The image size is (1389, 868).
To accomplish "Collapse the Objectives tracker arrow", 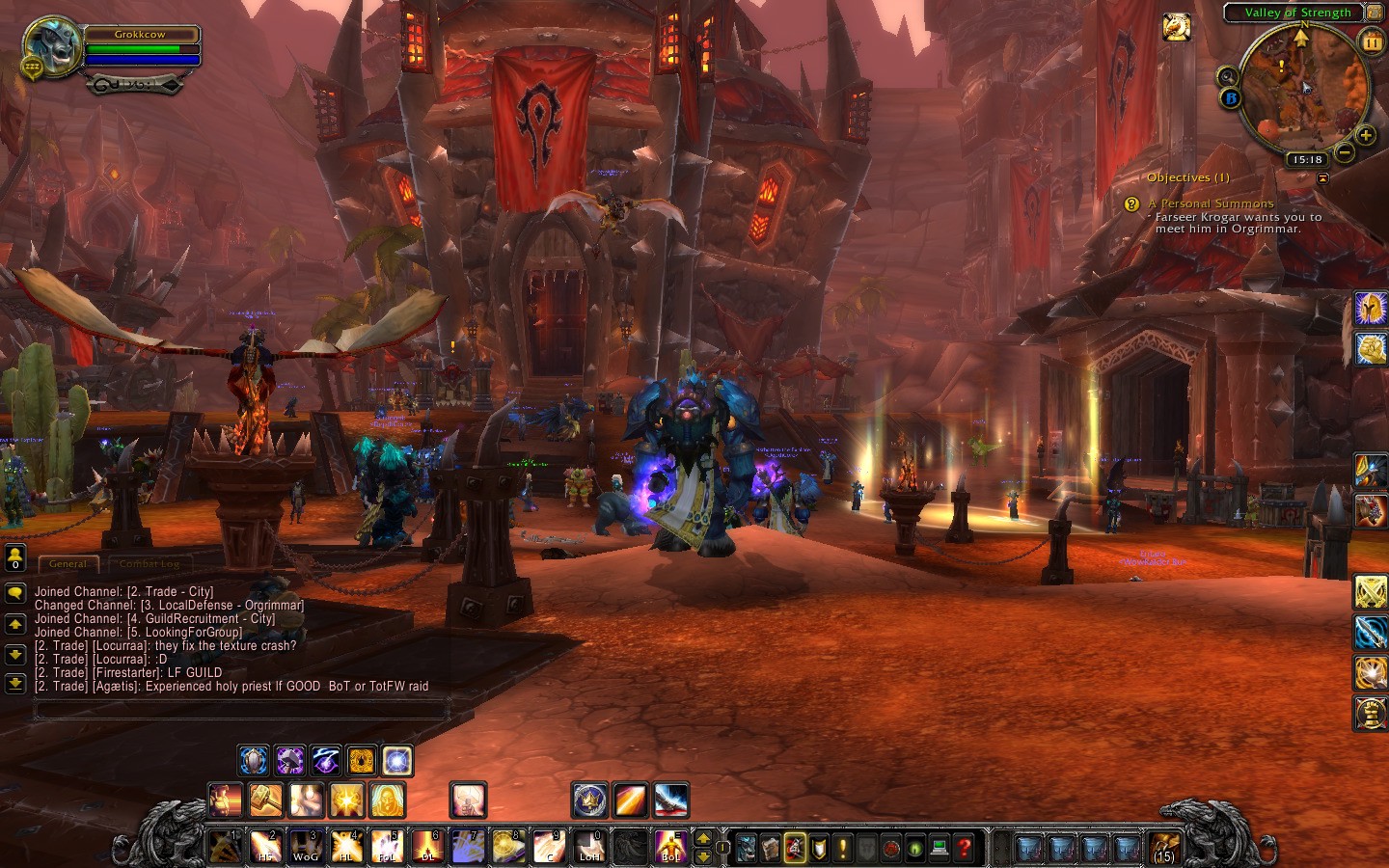I will point(1322,178).
